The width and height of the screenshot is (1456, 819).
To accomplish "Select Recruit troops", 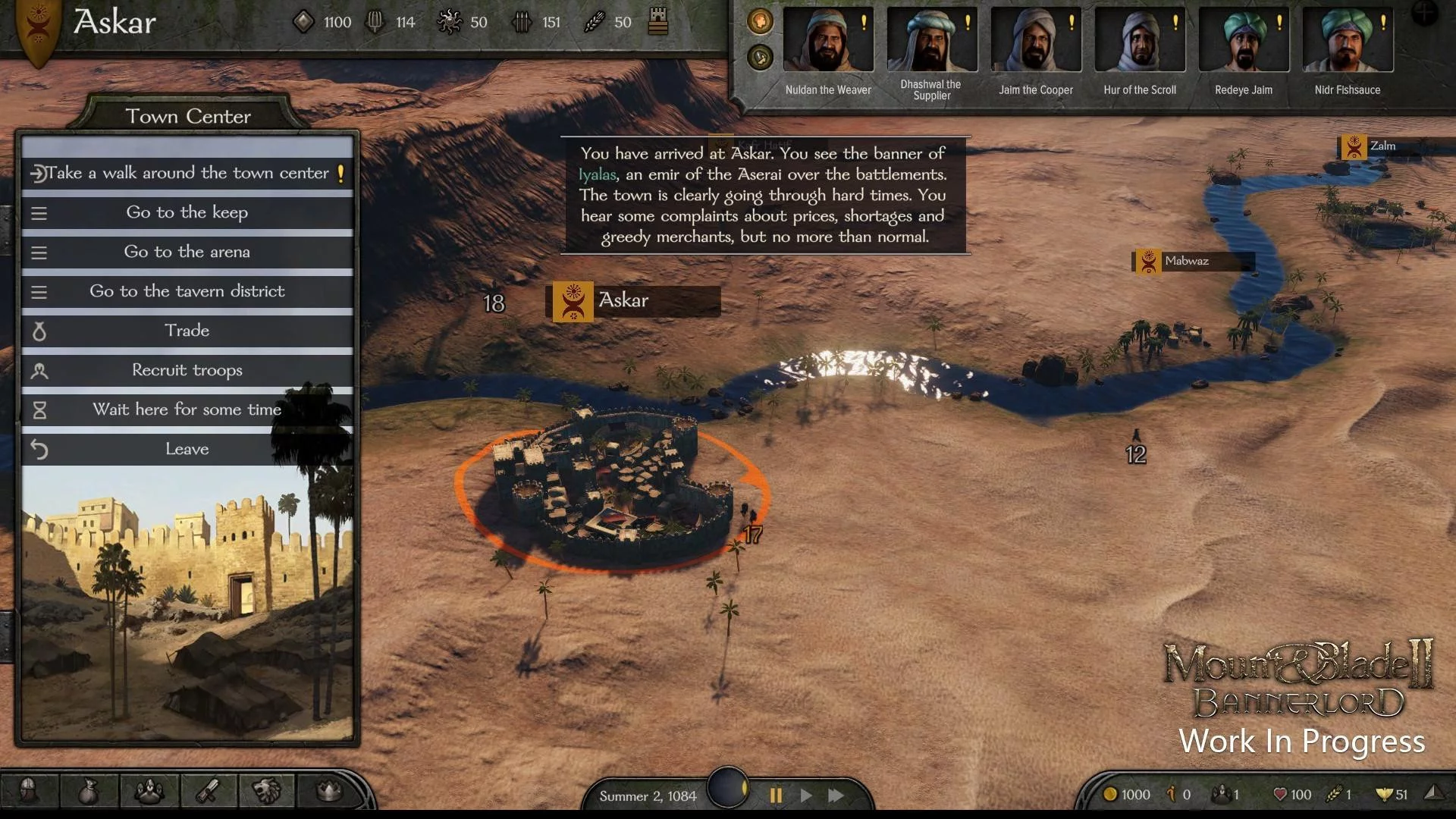I will [x=187, y=370].
